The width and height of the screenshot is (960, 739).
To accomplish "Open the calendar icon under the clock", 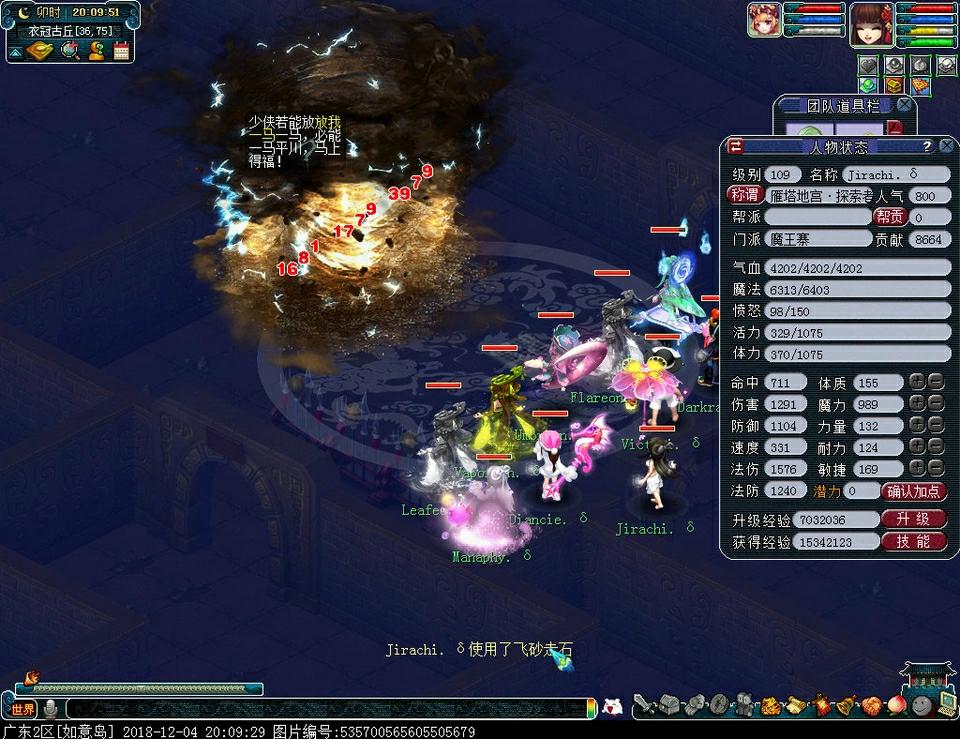I will point(122,50).
